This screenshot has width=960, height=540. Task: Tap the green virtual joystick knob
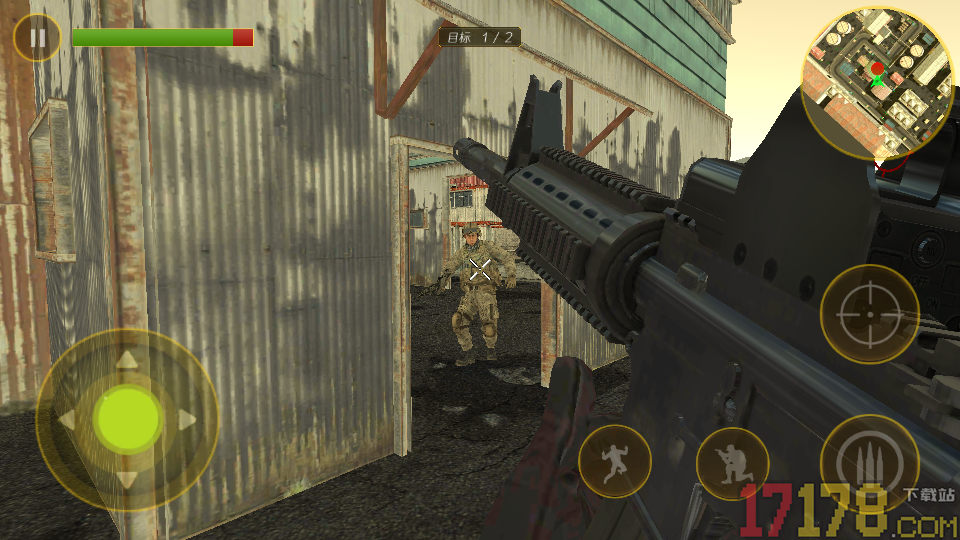click(128, 418)
